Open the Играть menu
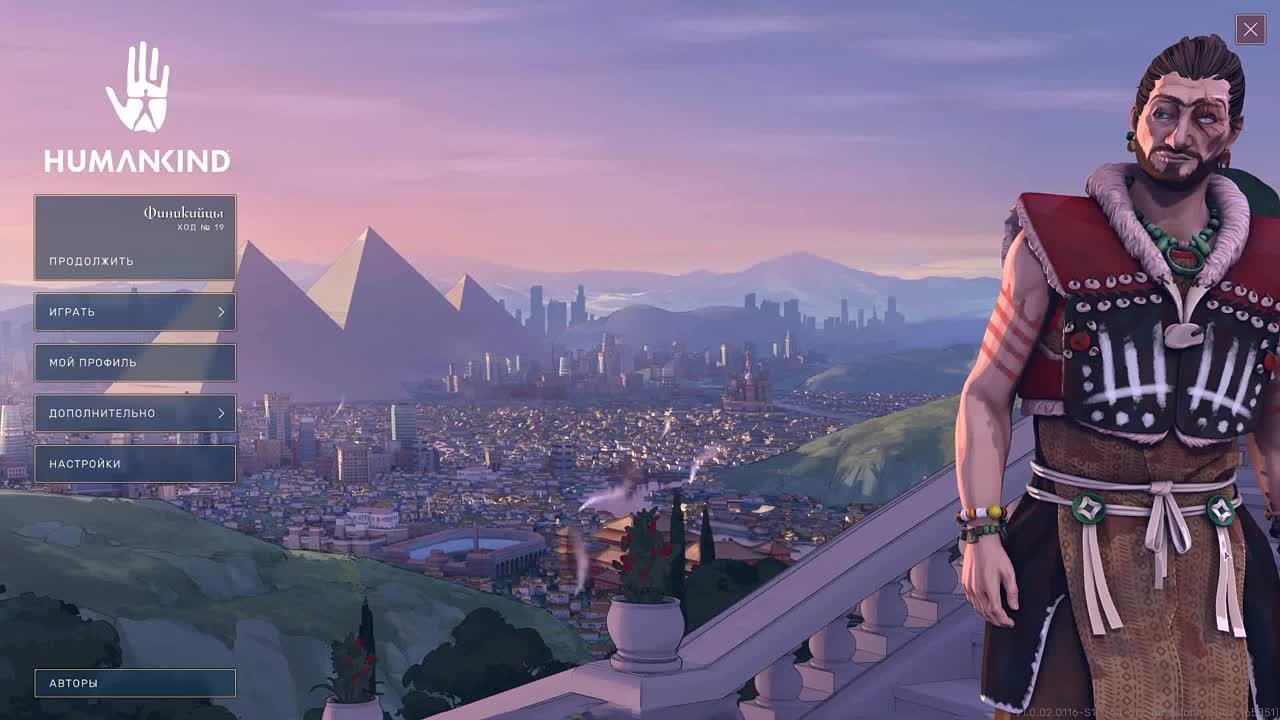This screenshot has width=1280, height=720. tap(135, 312)
